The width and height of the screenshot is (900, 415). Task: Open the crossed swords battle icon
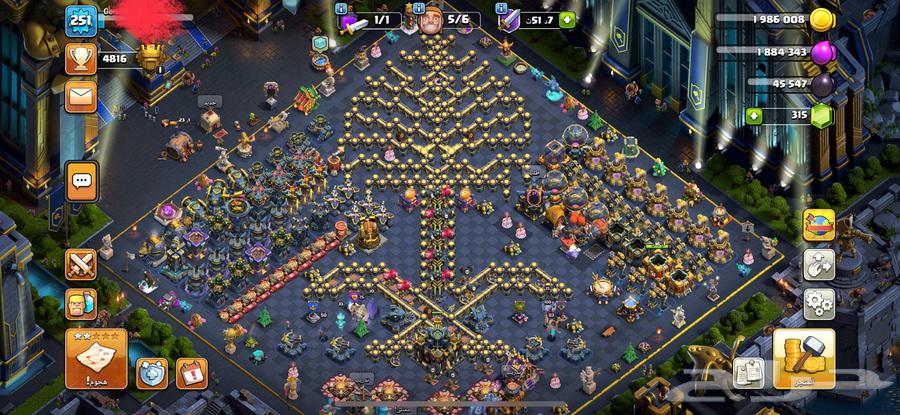point(80,265)
